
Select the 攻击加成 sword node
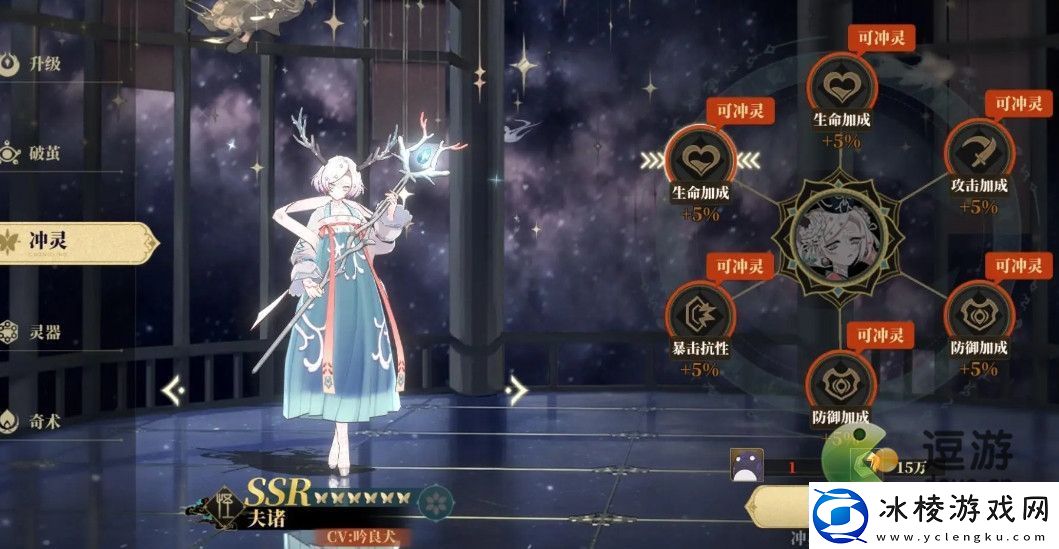point(975,150)
